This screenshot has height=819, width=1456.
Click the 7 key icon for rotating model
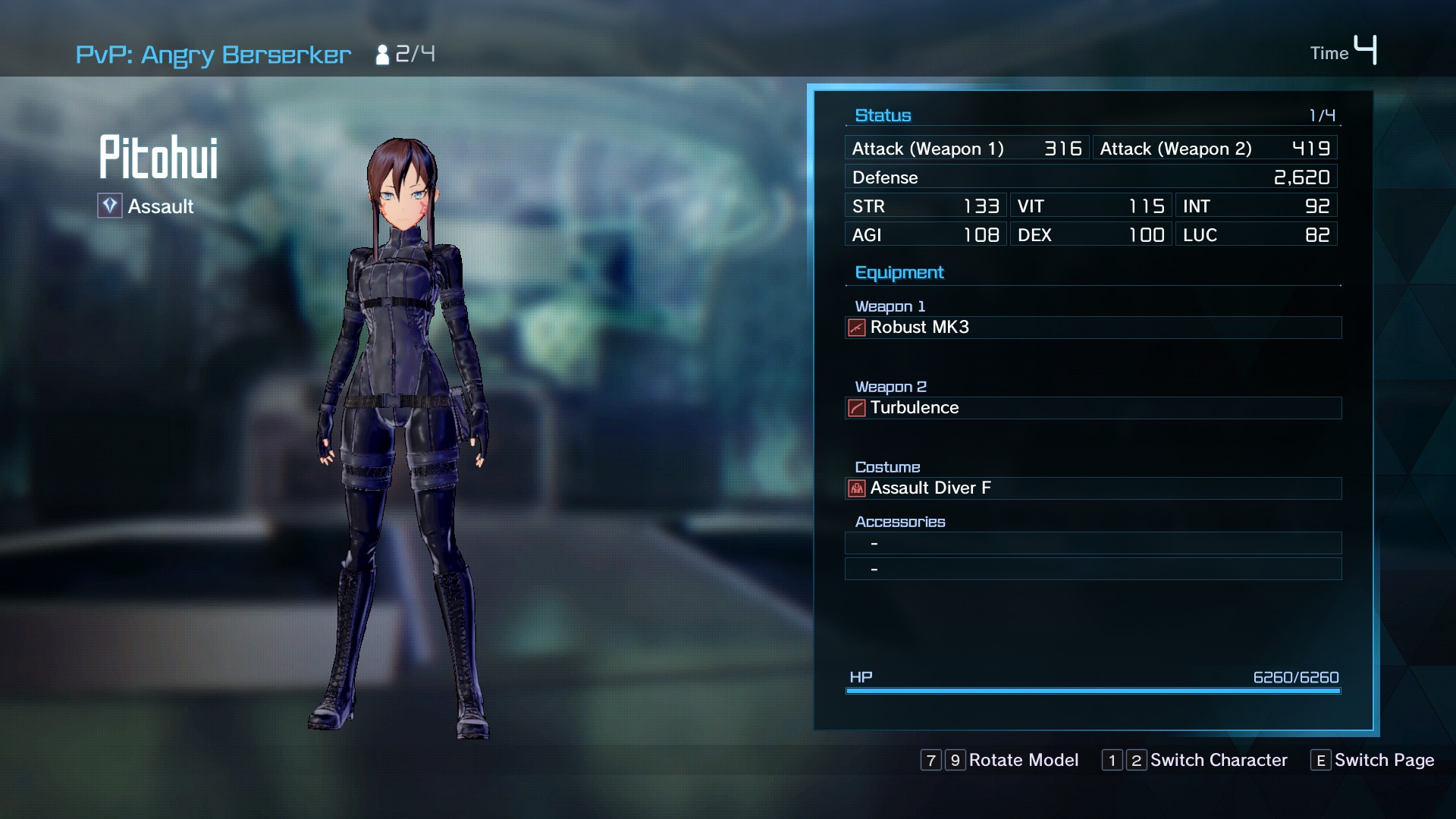(x=930, y=760)
